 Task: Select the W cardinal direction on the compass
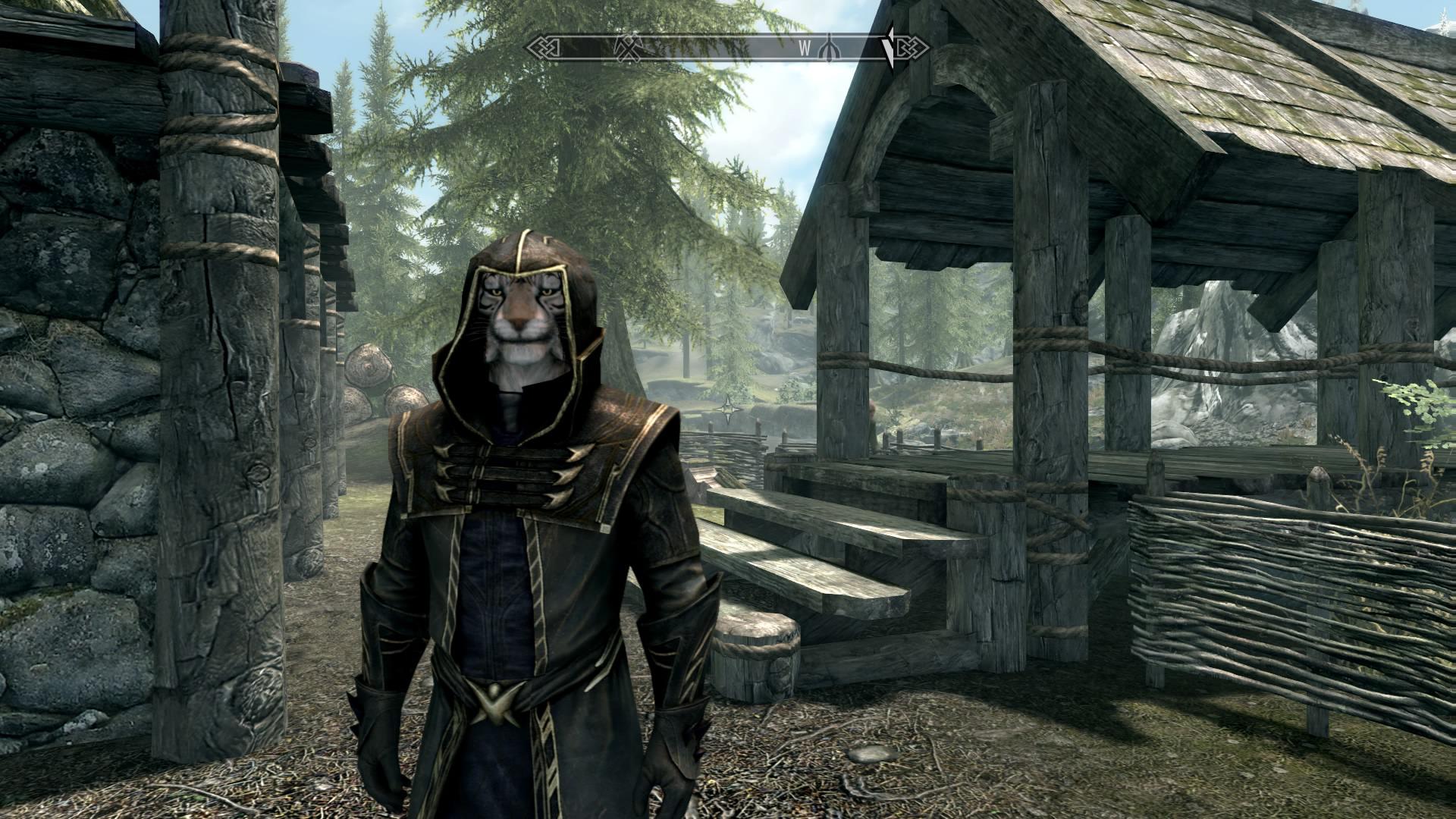pos(806,47)
